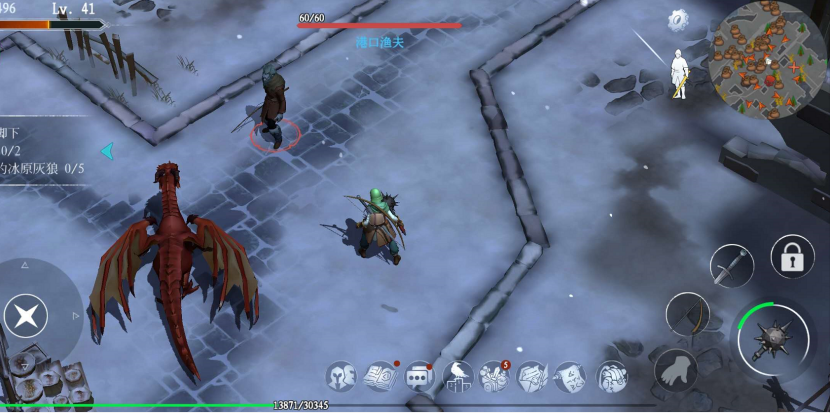Use the sword weapon skill
Viewport: 830px width, 414px height.
731,265
